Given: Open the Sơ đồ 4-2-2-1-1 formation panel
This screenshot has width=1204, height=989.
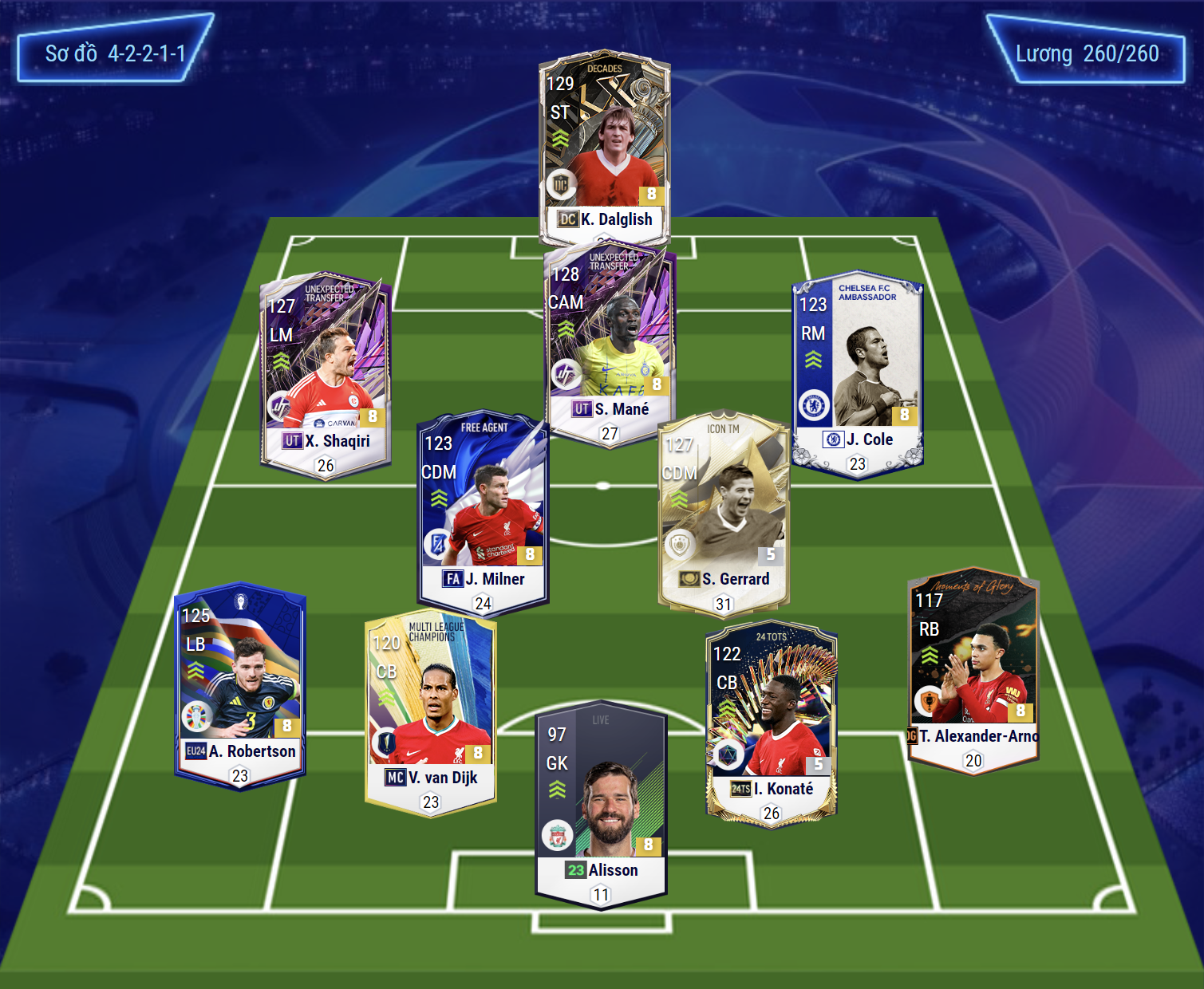Looking at the screenshot, I should point(115,53).
